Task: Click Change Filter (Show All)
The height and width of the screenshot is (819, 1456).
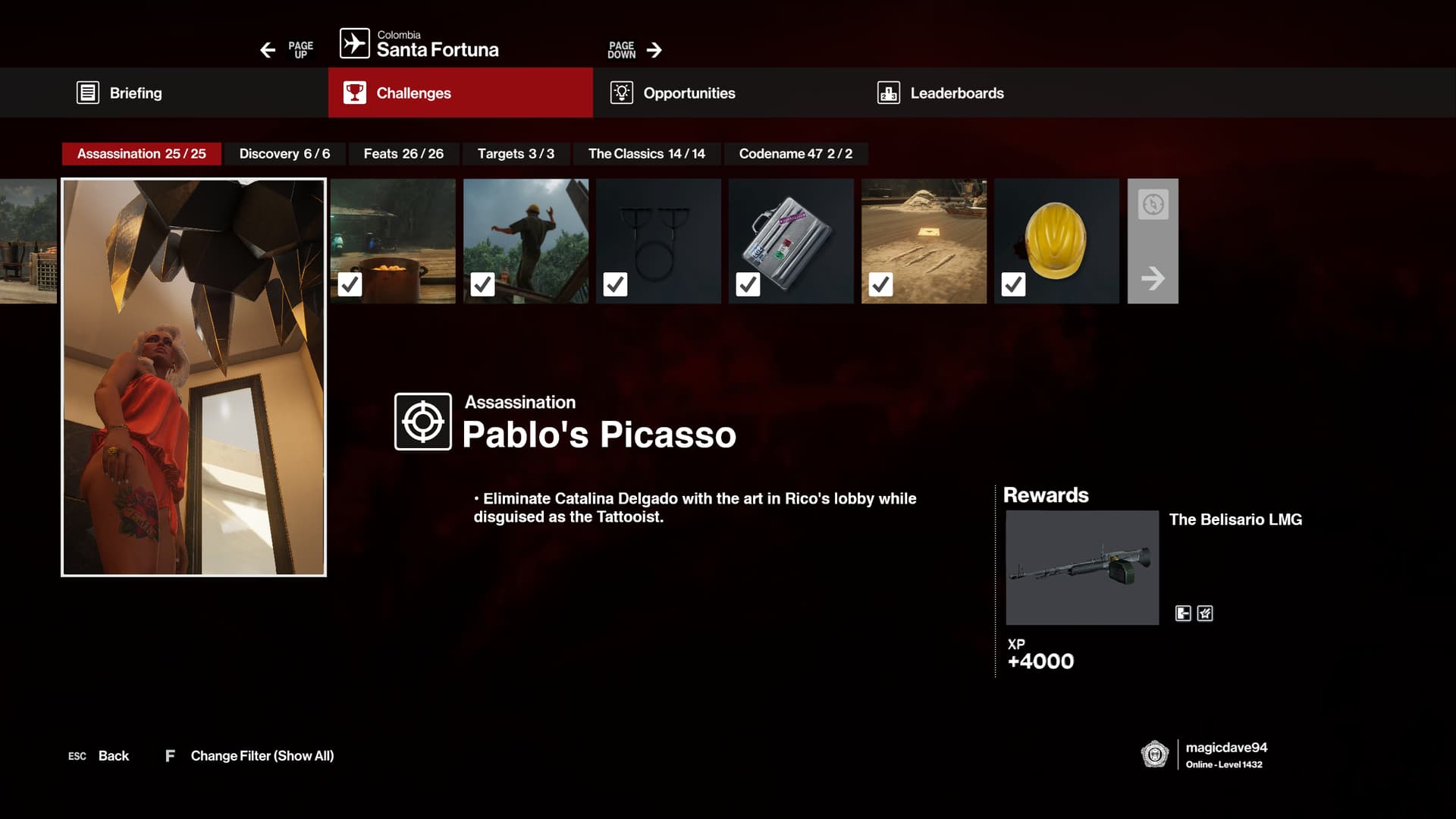Action: [x=262, y=756]
